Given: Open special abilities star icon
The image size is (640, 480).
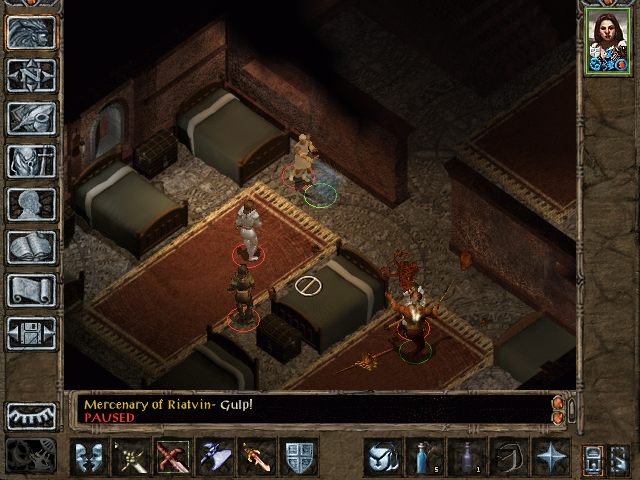Looking at the screenshot, I should (550, 457).
